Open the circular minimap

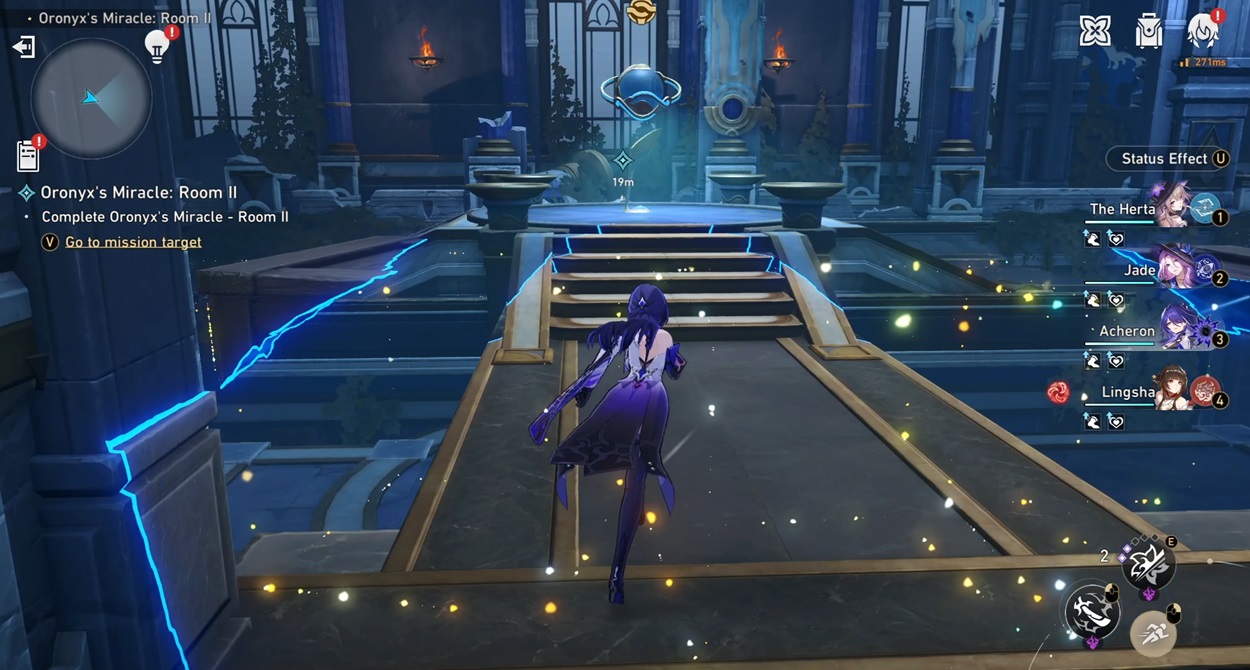tap(91, 98)
